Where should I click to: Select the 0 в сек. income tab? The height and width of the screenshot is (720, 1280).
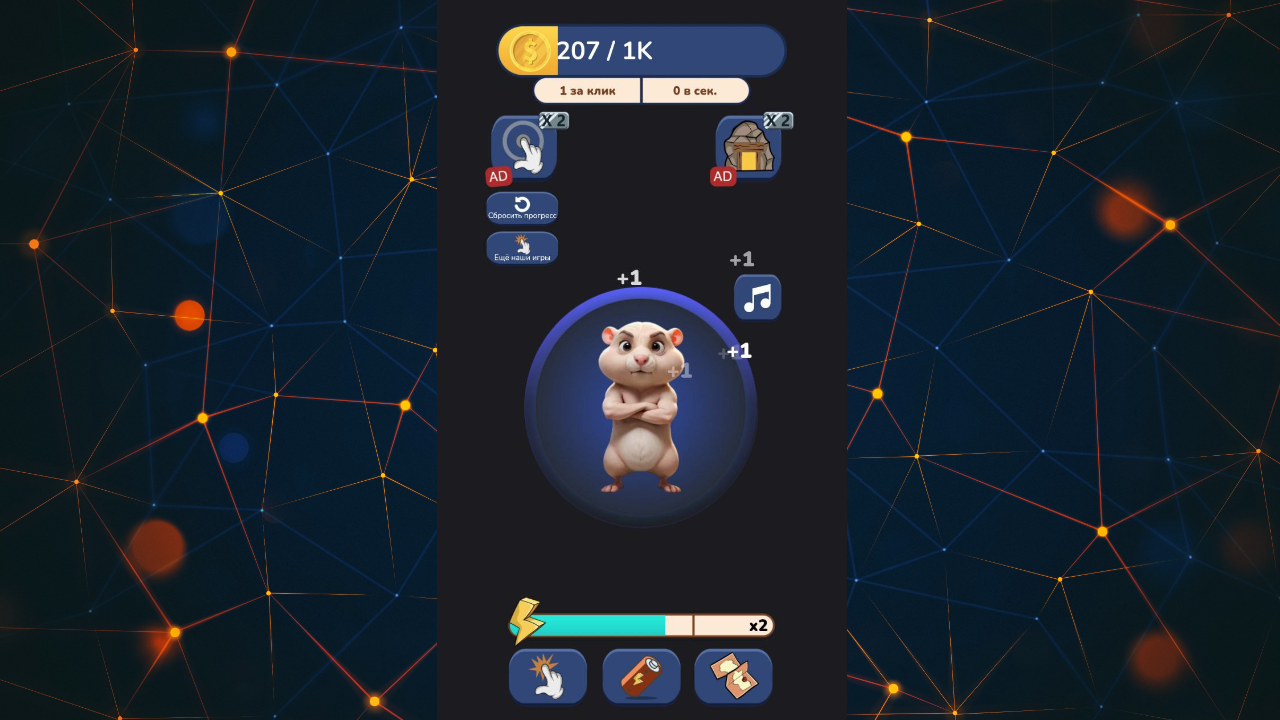pos(695,90)
